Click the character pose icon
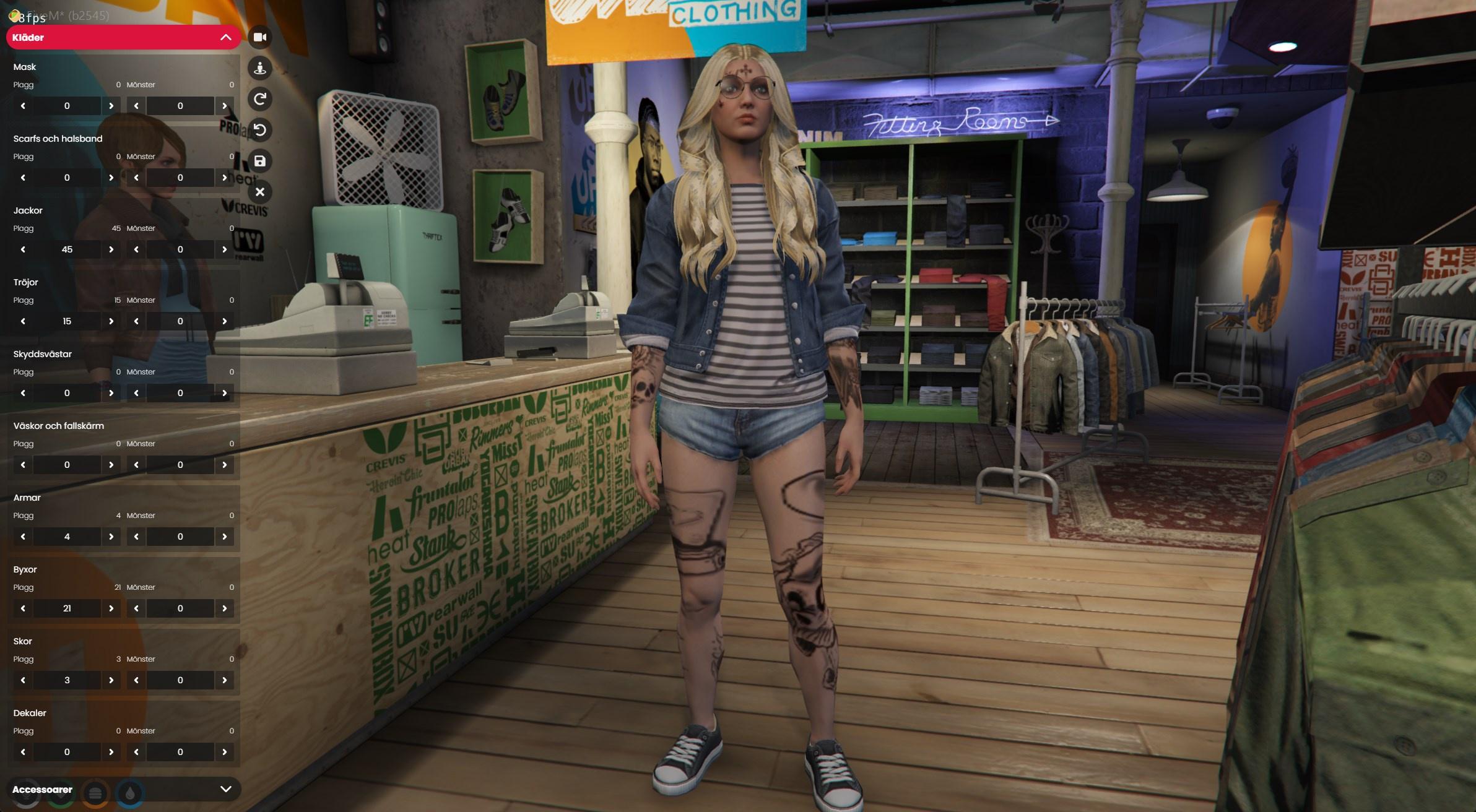 click(260, 68)
